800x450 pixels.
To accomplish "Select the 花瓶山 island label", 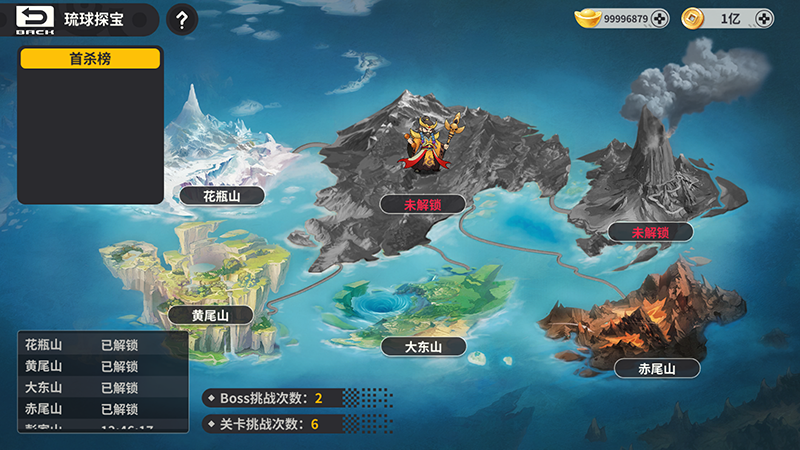I will (x=222, y=196).
